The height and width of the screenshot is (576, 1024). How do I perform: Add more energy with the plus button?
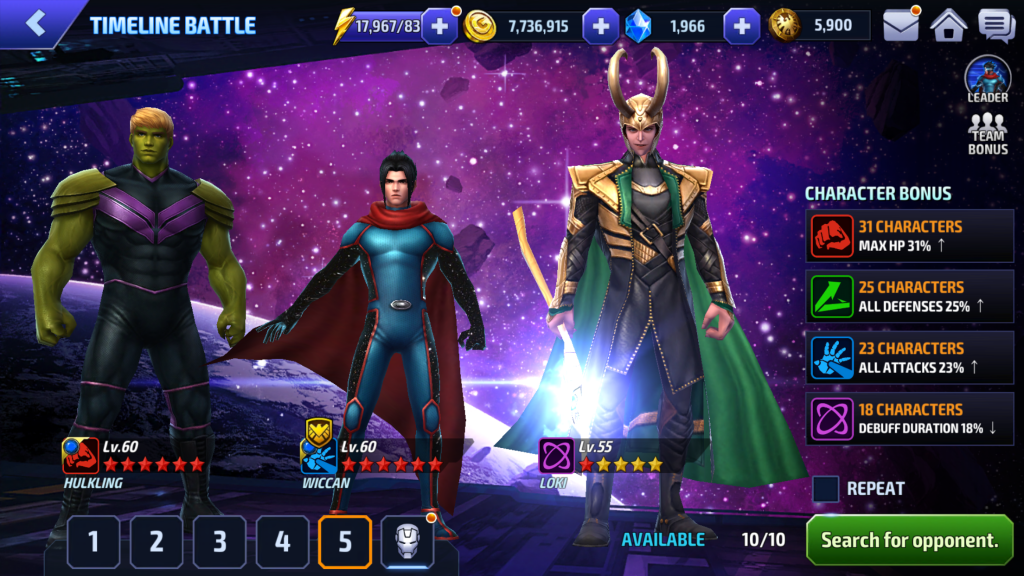[x=439, y=26]
